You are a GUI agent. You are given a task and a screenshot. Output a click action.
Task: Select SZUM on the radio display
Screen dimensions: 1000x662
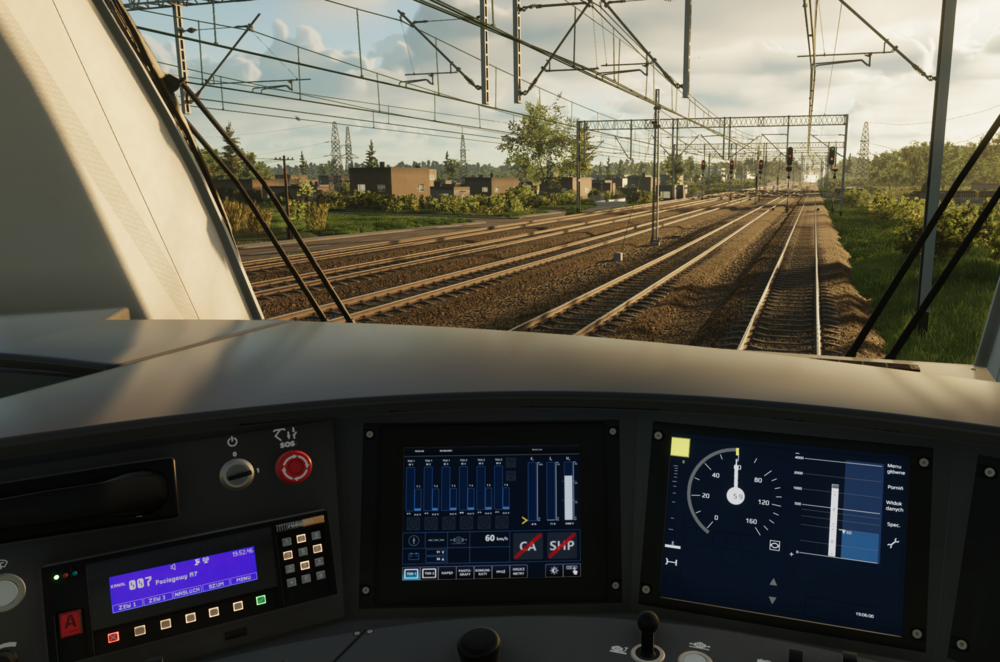(x=214, y=587)
